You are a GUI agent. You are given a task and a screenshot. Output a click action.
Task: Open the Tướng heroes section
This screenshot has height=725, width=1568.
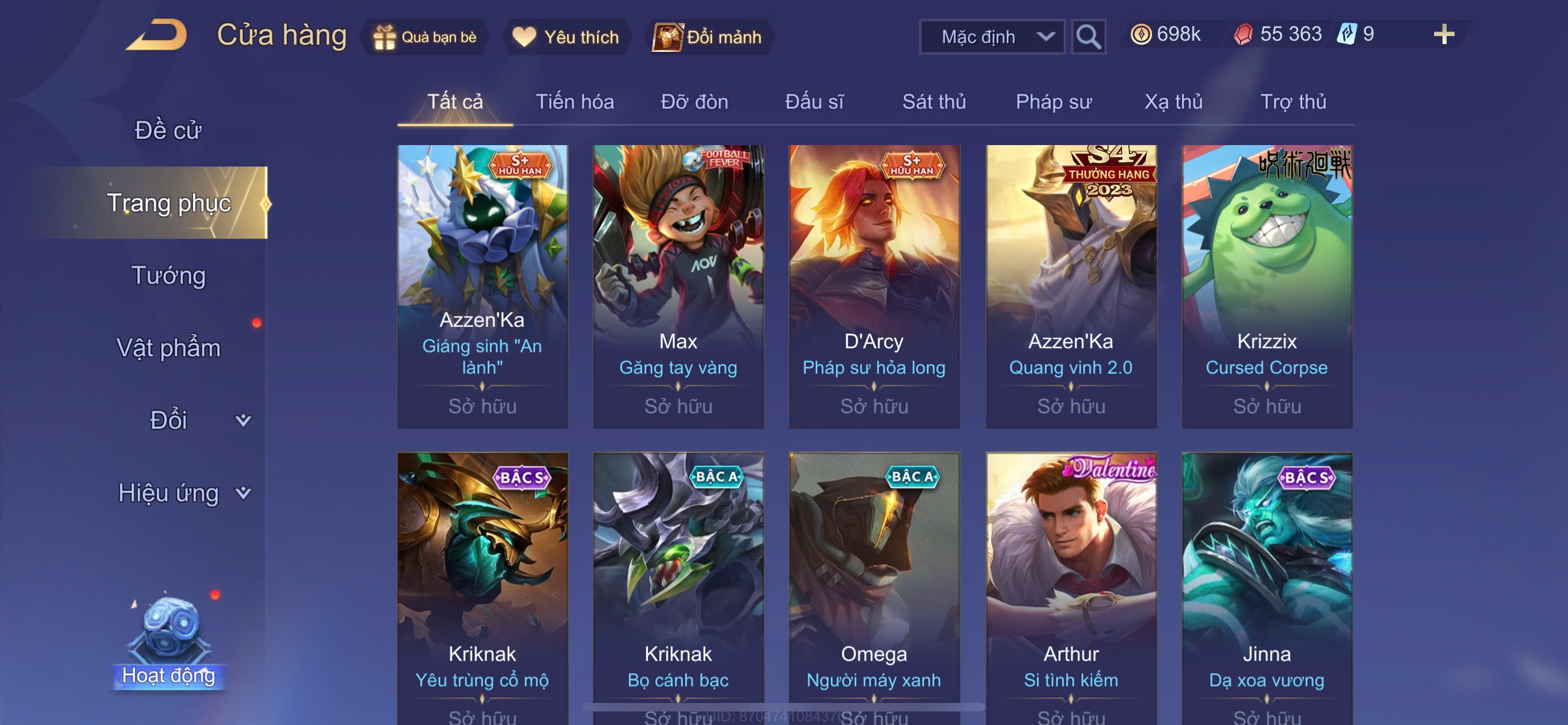[168, 275]
